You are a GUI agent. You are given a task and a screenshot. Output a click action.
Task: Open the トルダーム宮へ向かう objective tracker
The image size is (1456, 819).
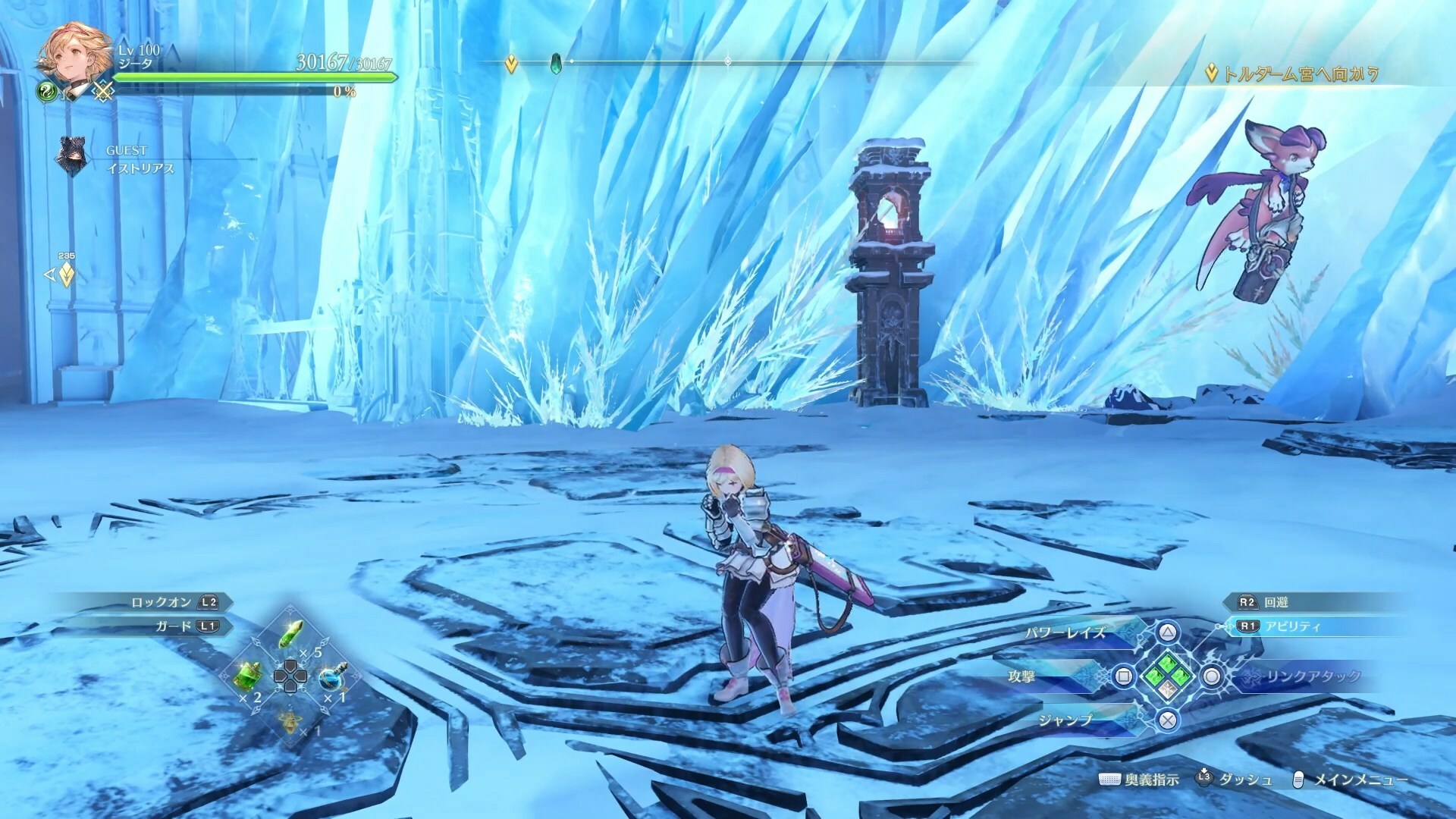point(1291,74)
